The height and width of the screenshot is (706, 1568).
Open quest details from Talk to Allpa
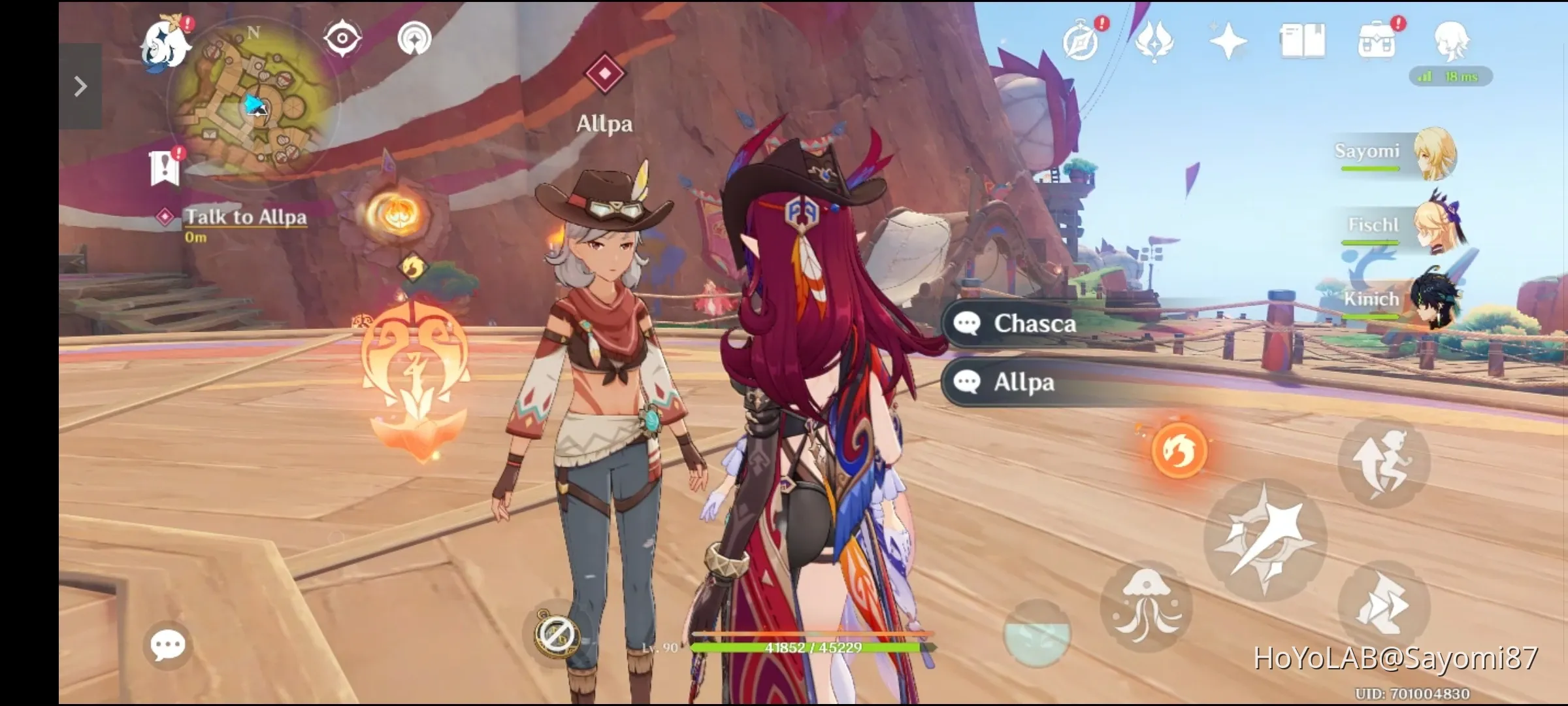(246, 218)
